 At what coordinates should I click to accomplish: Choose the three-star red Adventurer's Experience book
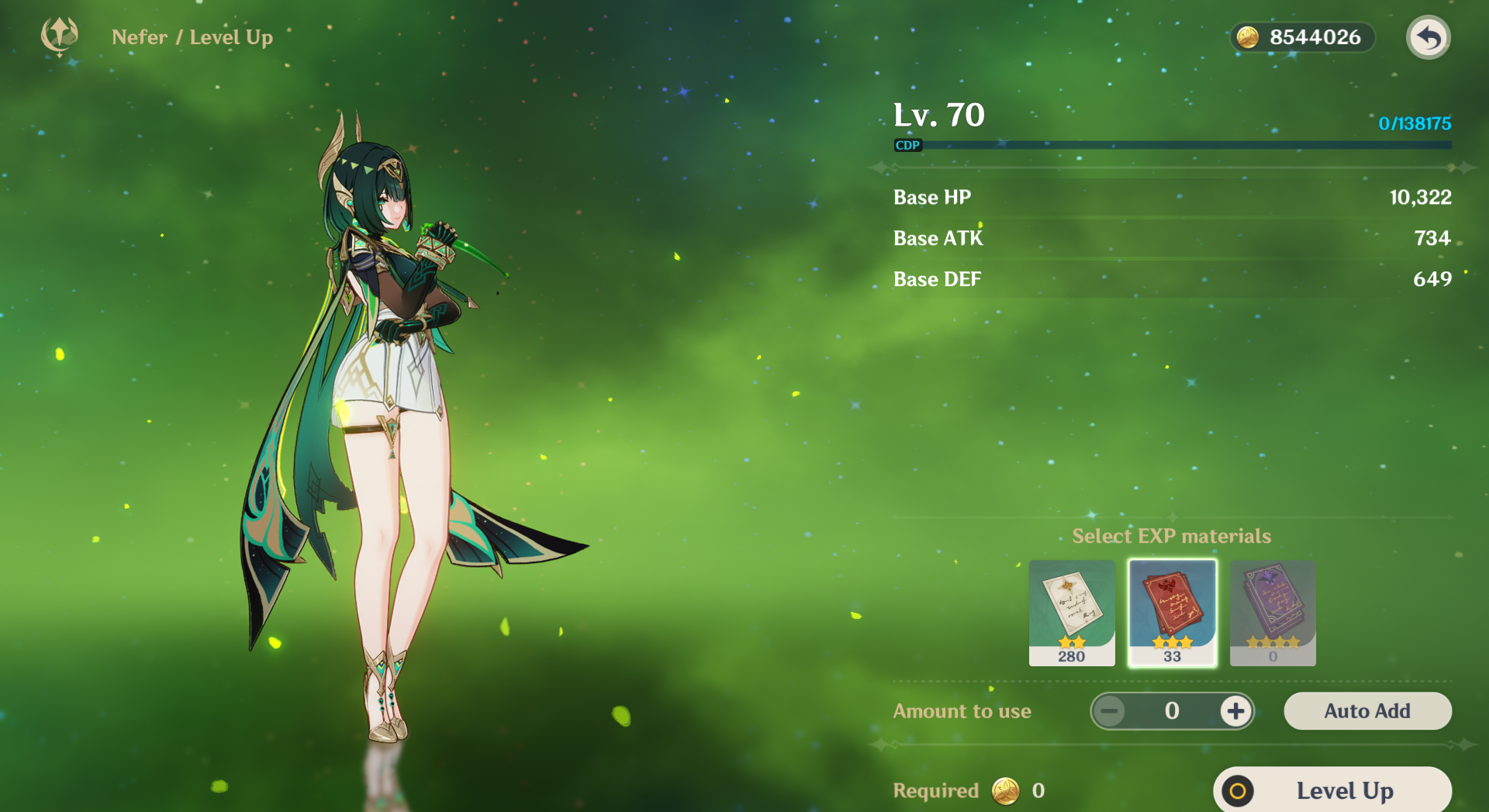[x=1172, y=613]
